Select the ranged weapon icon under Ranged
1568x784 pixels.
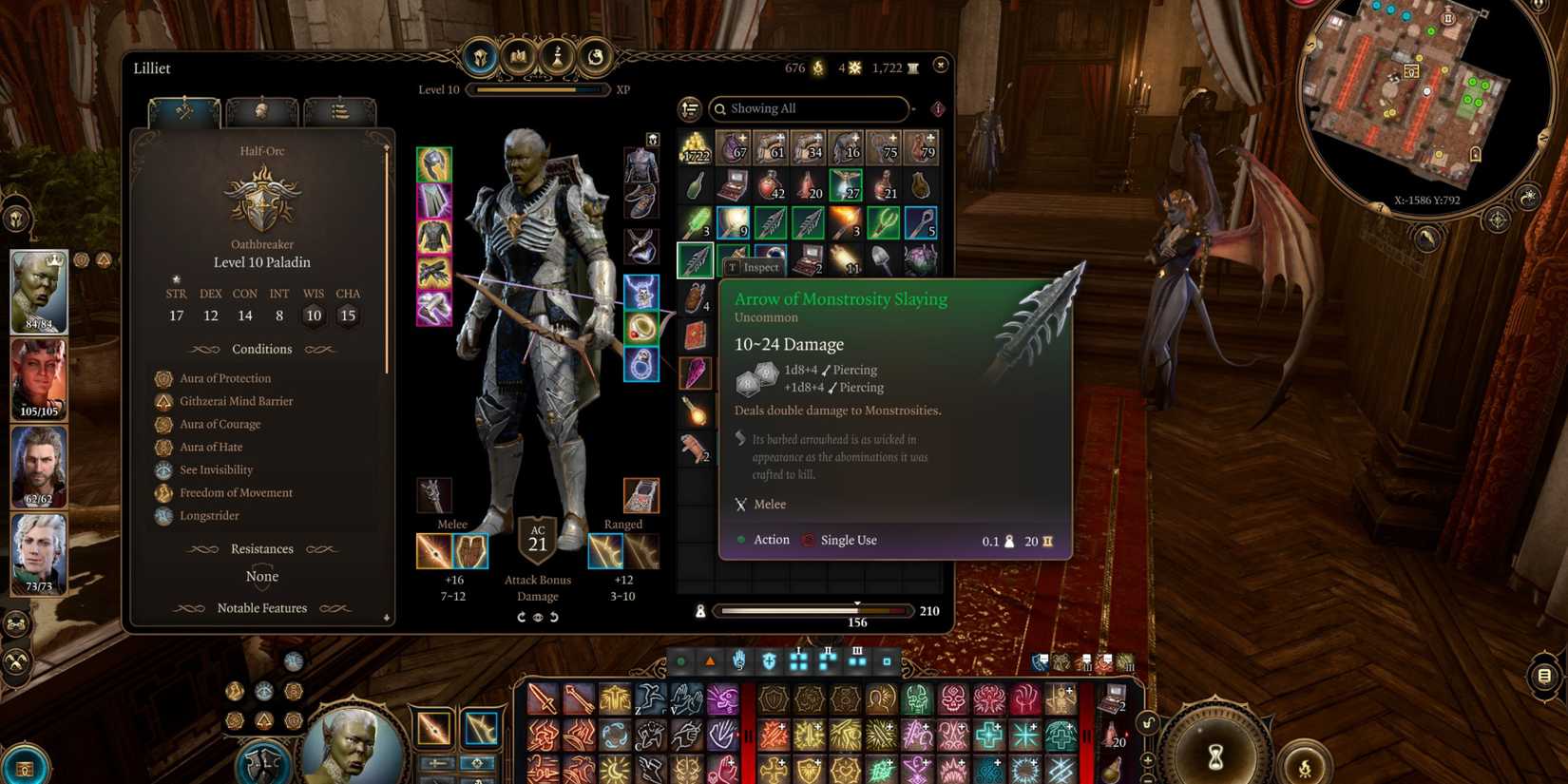point(605,553)
